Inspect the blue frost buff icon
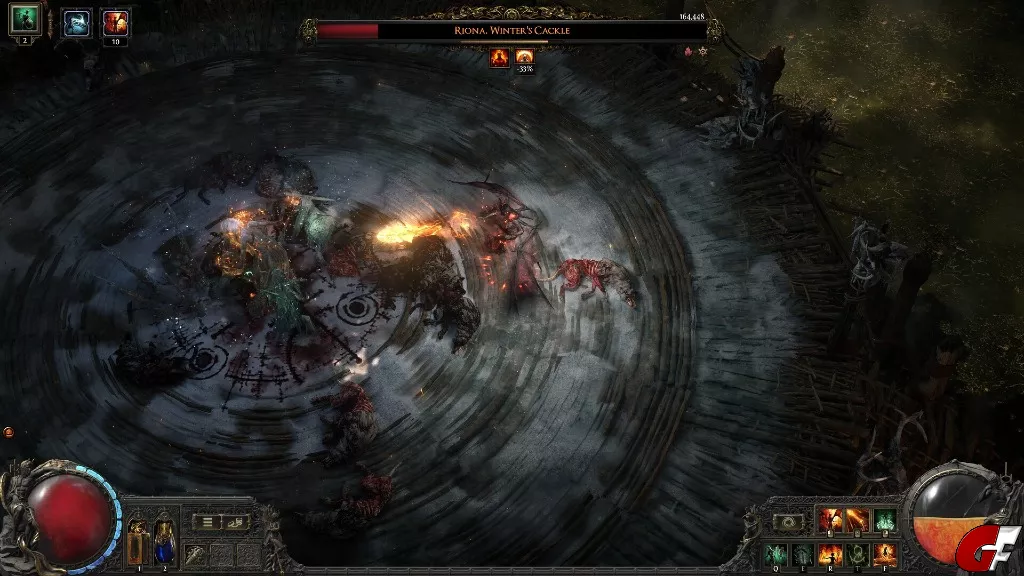The height and width of the screenshot is (576, 1024). click(76, 23)
